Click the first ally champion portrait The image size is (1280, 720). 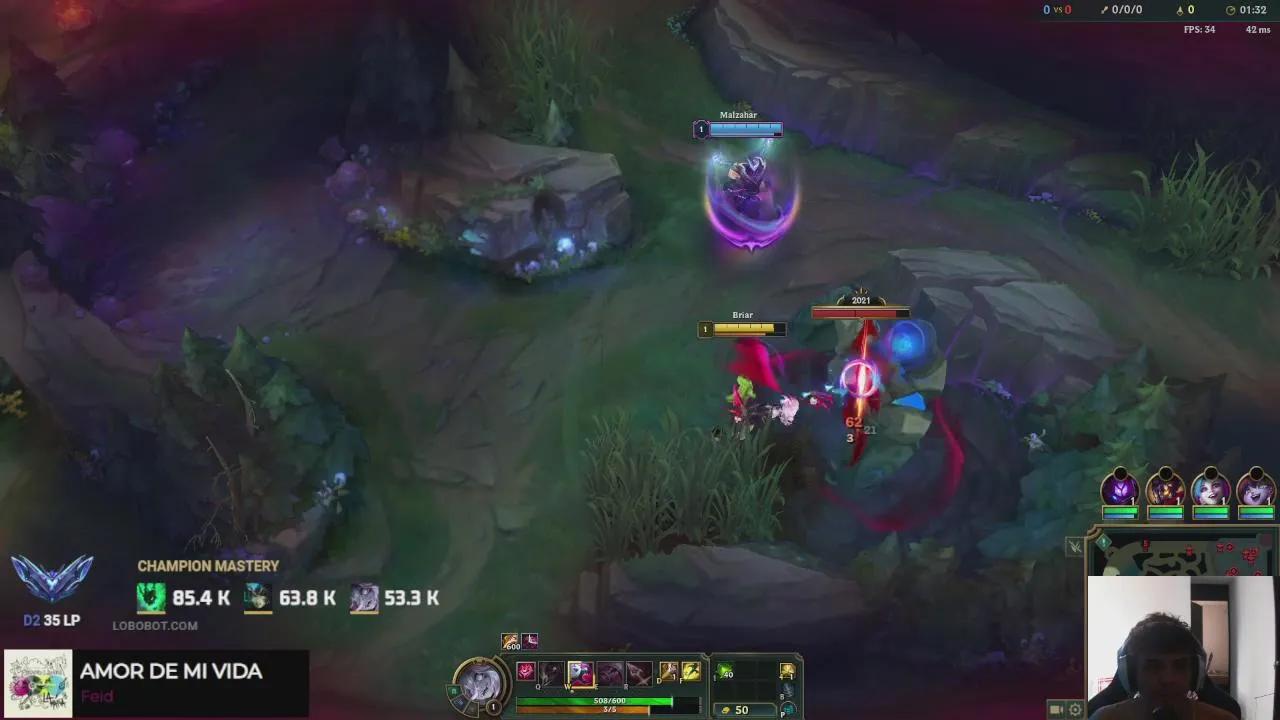point(1120,489)
